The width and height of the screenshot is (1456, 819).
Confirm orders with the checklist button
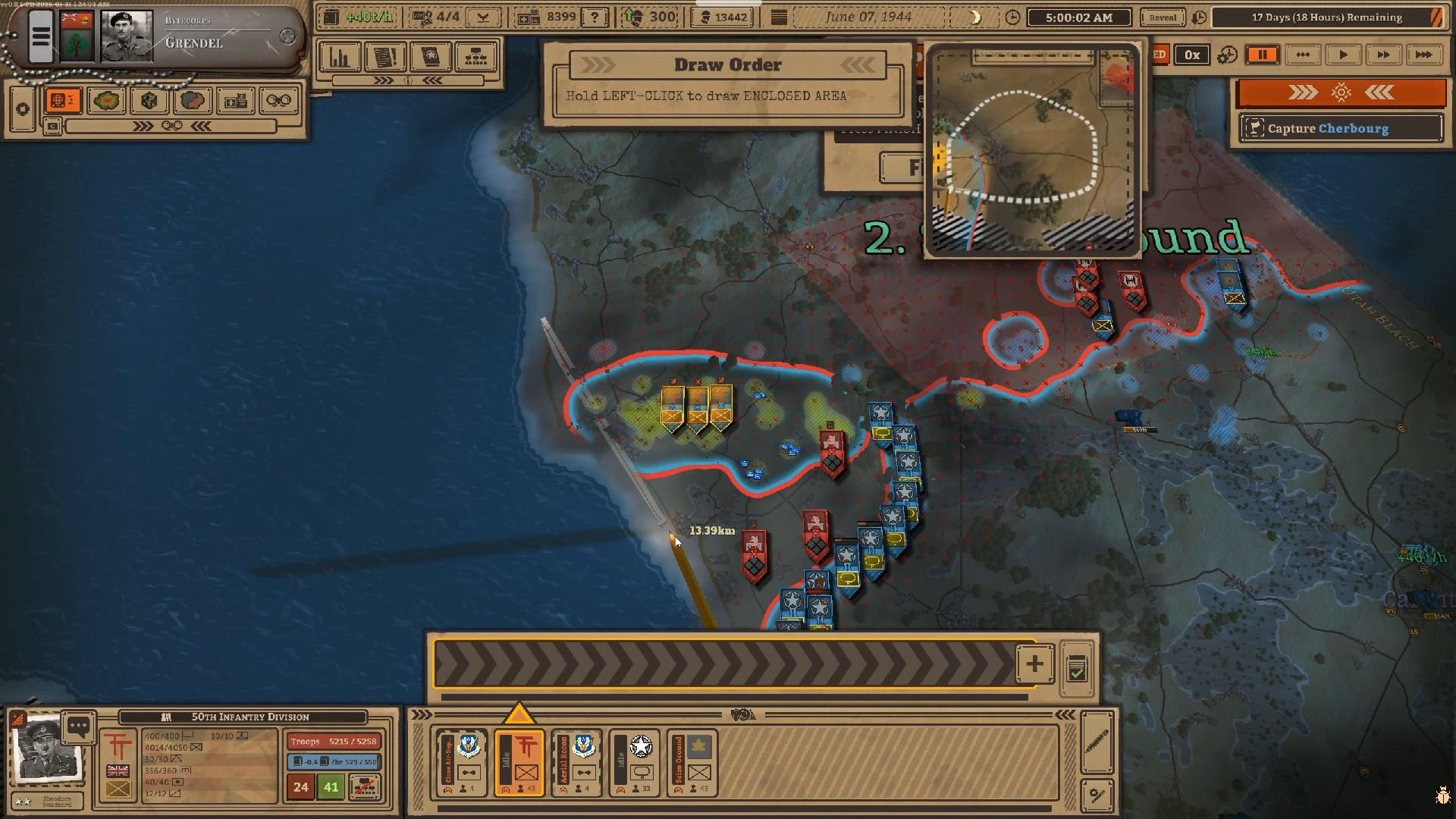pyautogui.click(x=1076, y=669)
